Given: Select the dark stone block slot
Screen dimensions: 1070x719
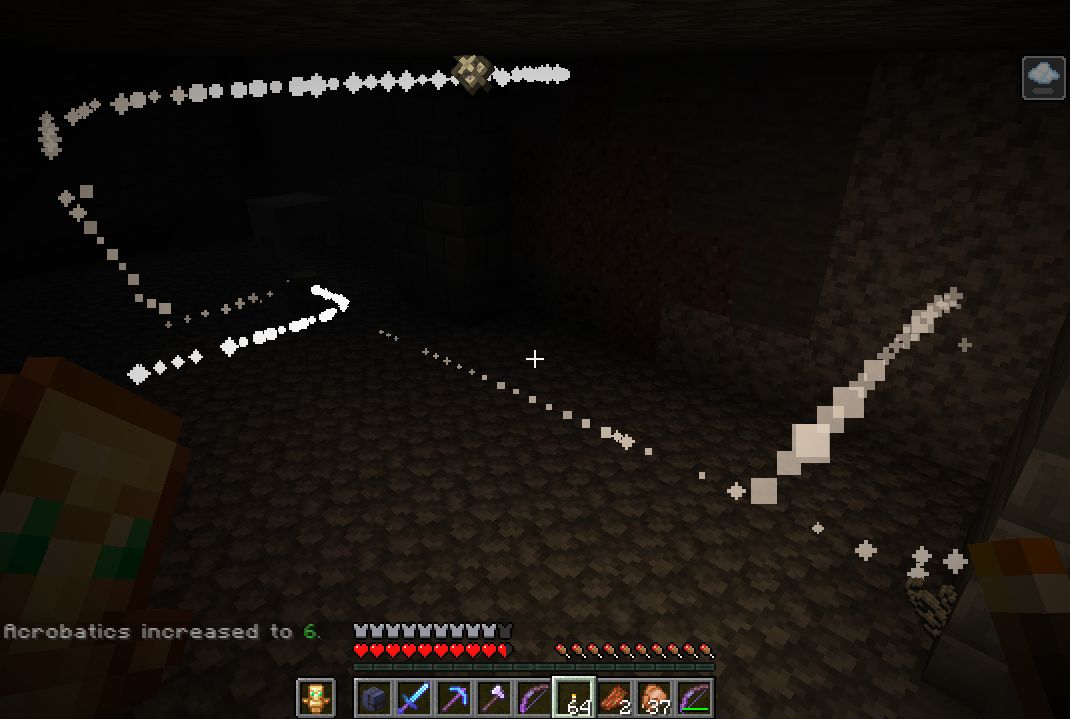Looking at the screenshot, I should click(x=374, y=697).
